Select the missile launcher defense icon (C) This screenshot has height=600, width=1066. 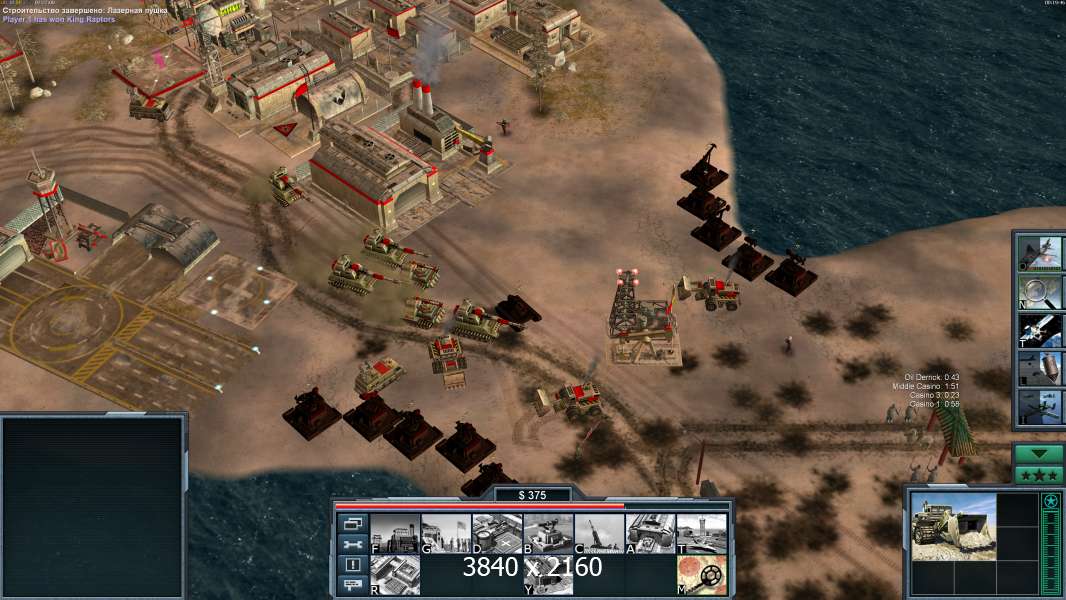599,534
